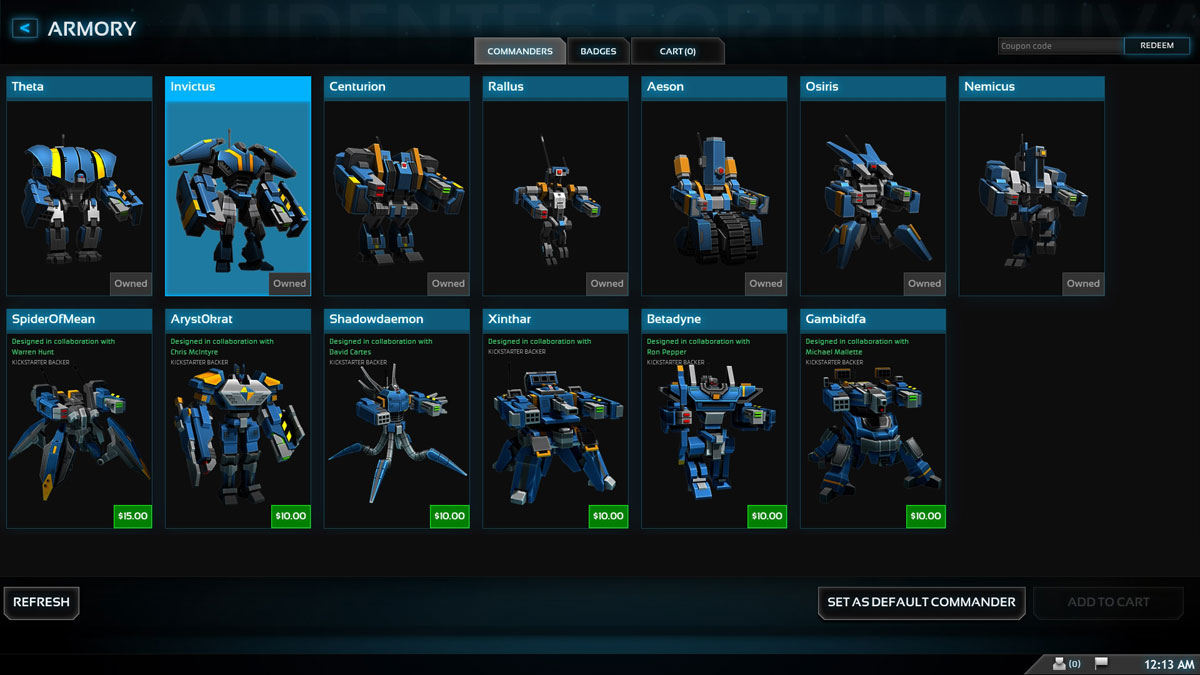Refresh the armory list
This screenshot has height=675, width=1200.
coord(42,602)
